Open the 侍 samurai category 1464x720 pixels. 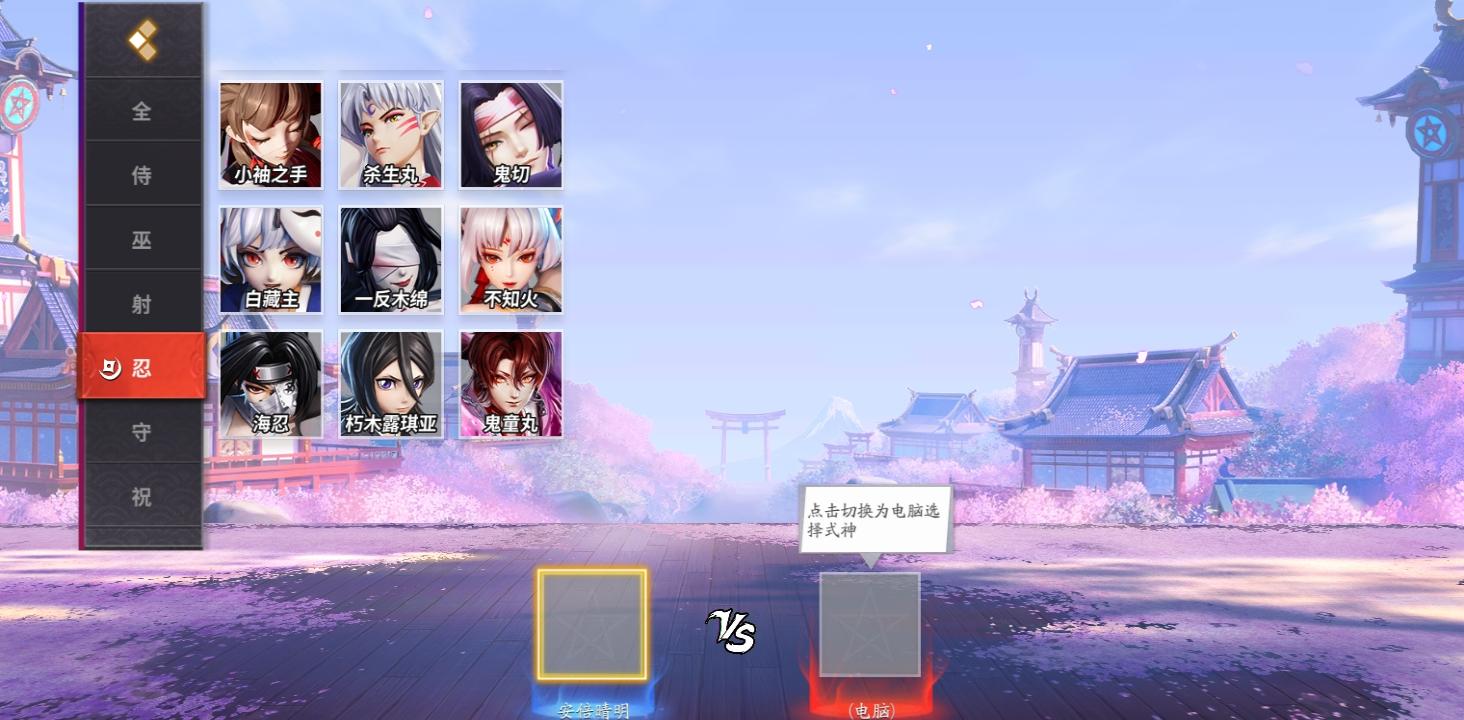[143, 174]
